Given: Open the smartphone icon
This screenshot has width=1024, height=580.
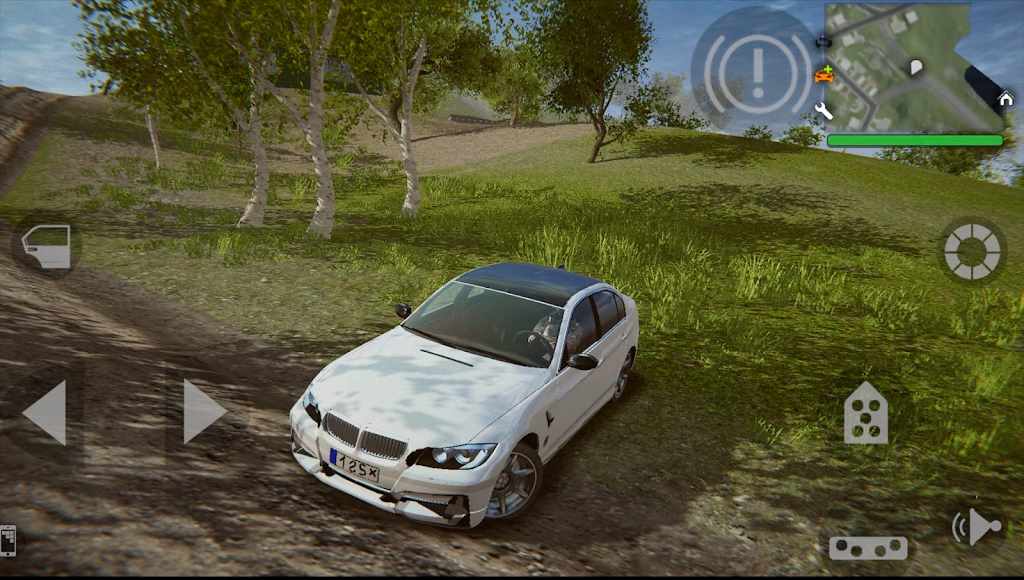Looking at the screenshot, I should (7, 540).
